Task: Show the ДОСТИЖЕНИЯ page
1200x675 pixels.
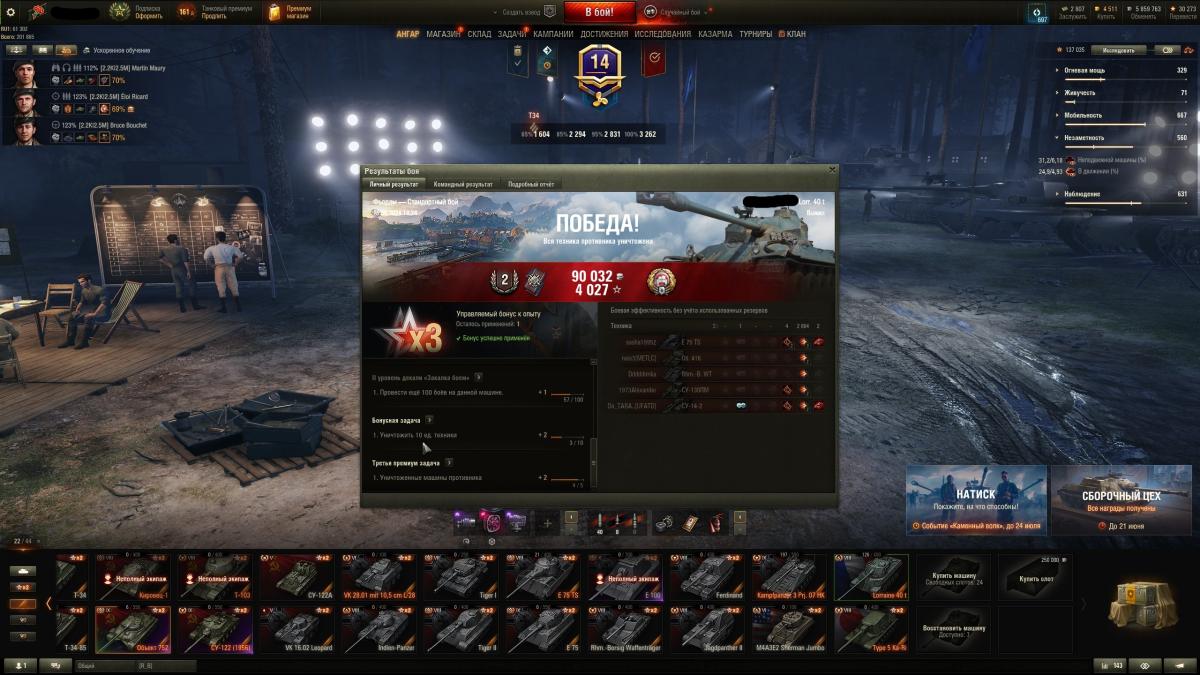Action: (x=604, y=33)
